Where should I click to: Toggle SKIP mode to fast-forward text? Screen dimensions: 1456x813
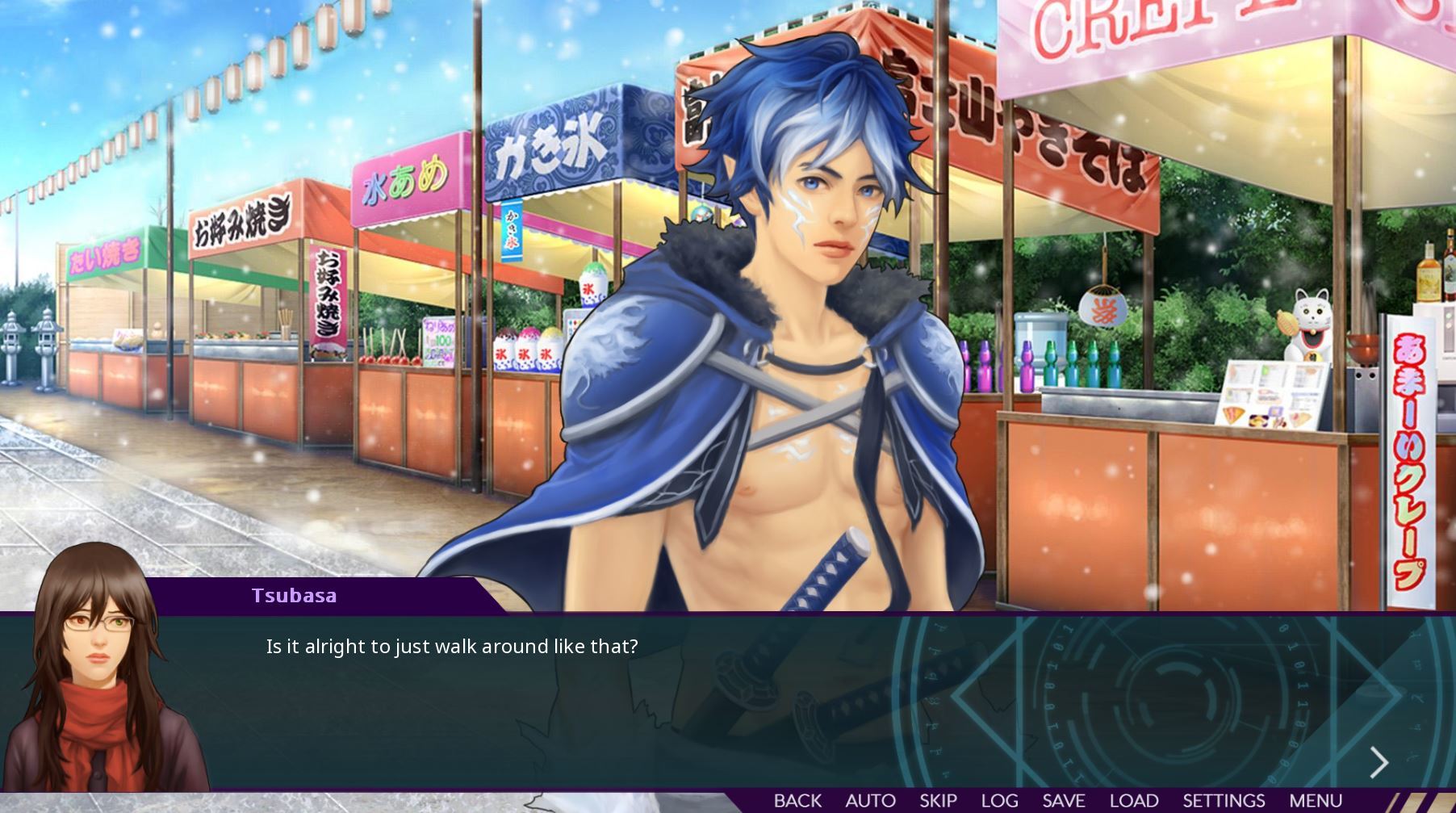(938, 800)
